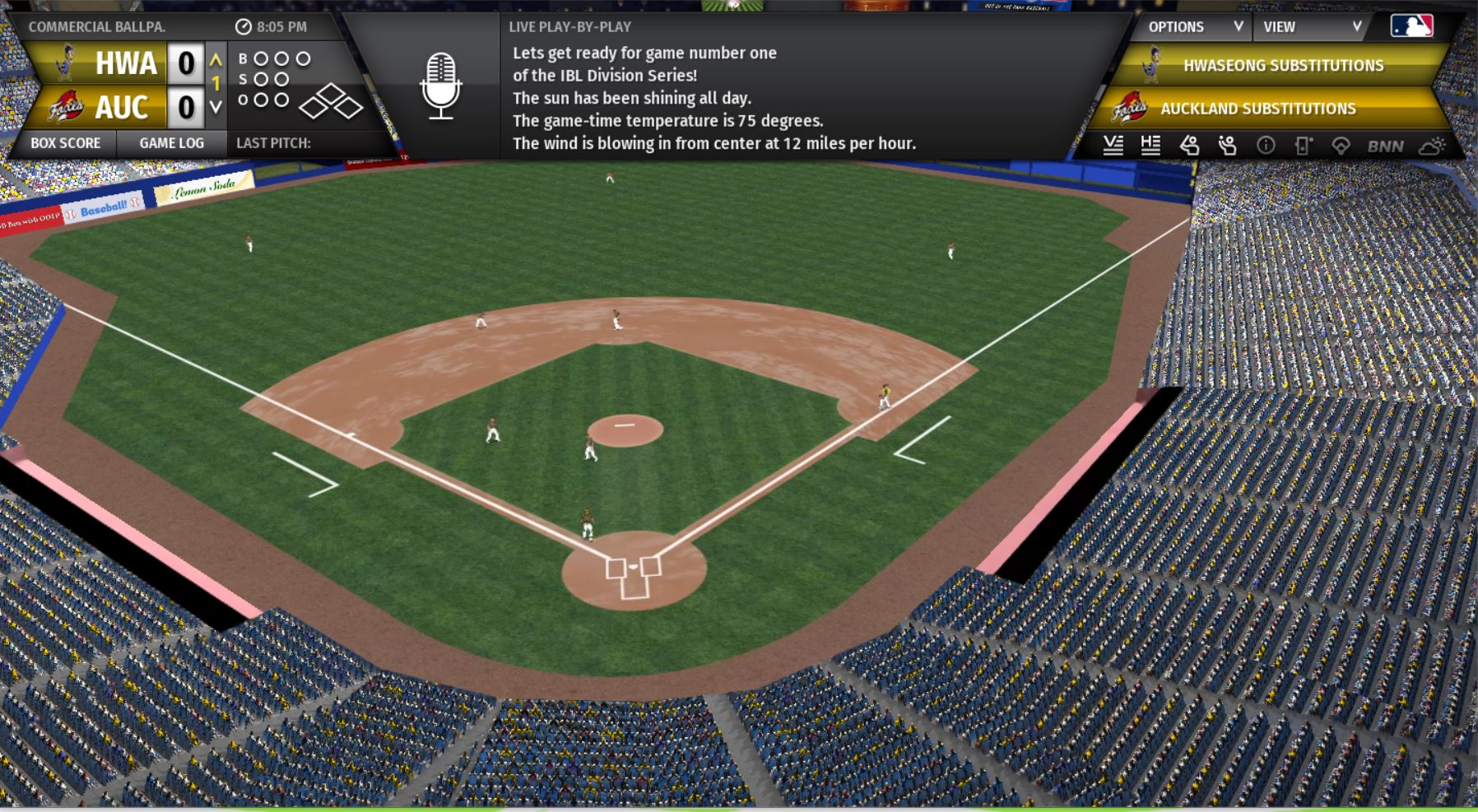Screen dimensions: 1478x812
Task: Show the Game Log
Action: pos(171,143)
